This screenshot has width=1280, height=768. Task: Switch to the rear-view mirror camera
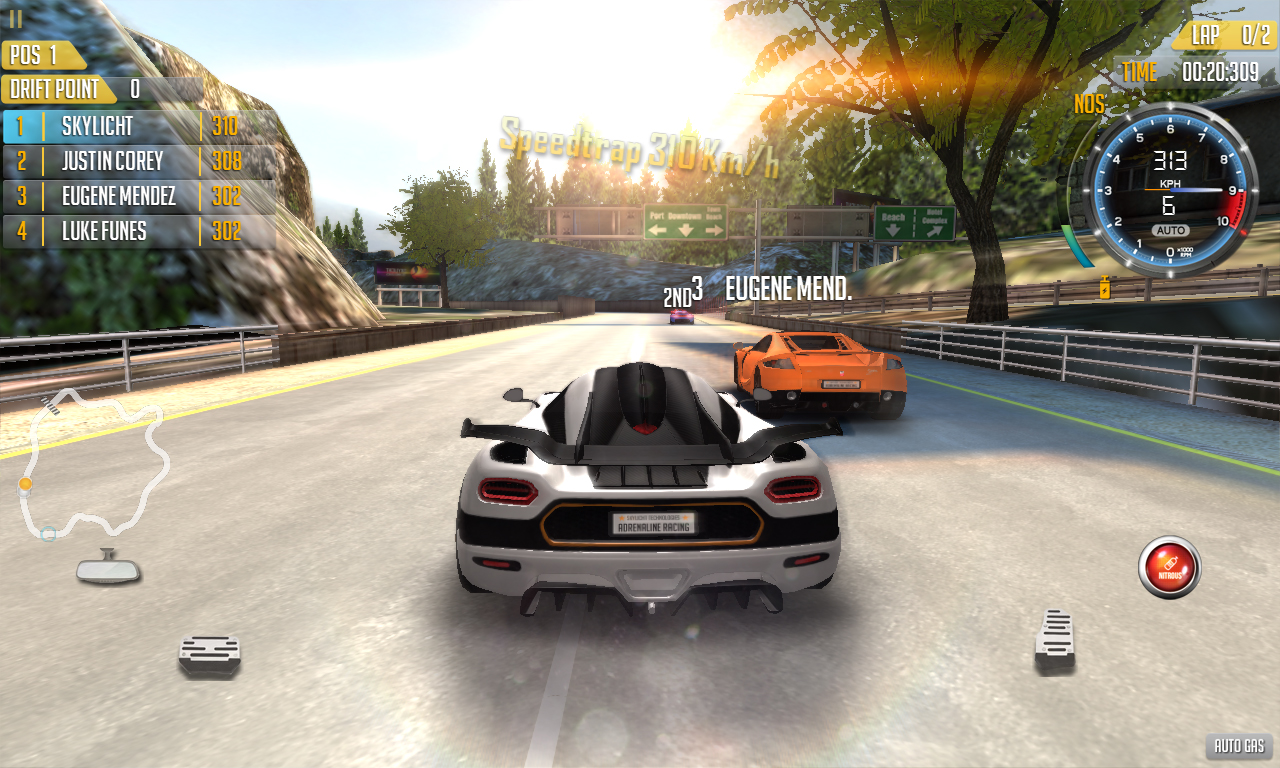point(108,568)
